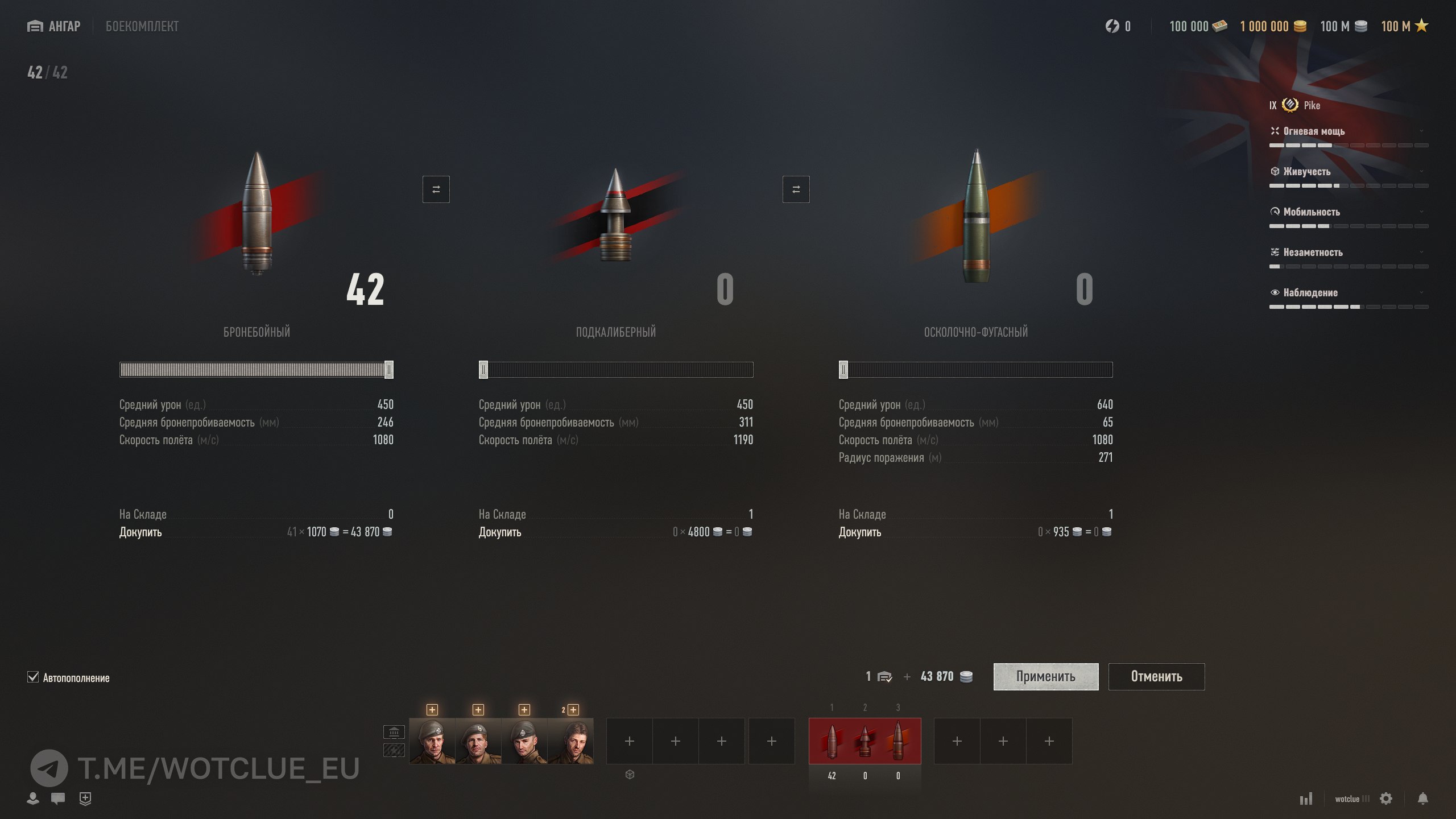Cancel changes with the Отменить button
Image resolution: width=1456 pixels, height=819 pixels.
[1156, 676]
